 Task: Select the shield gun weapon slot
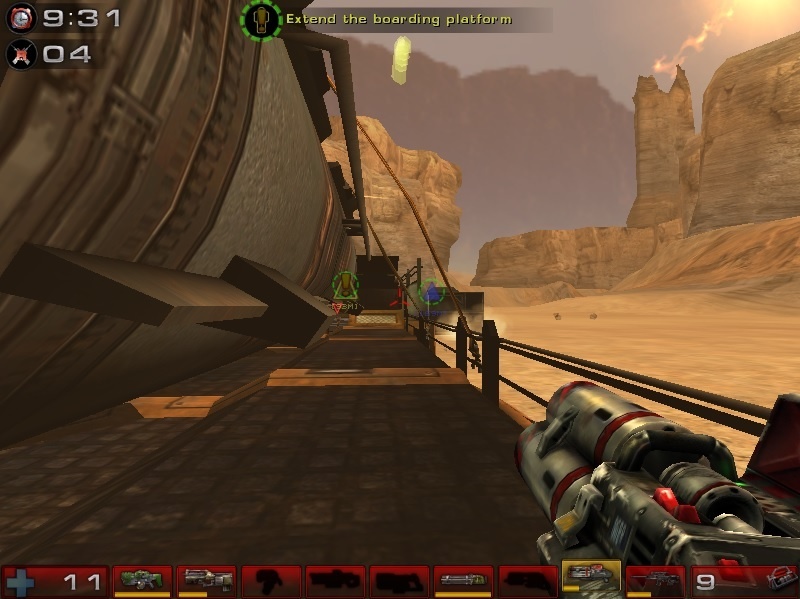pyautogui.click(x=142, y=580)
